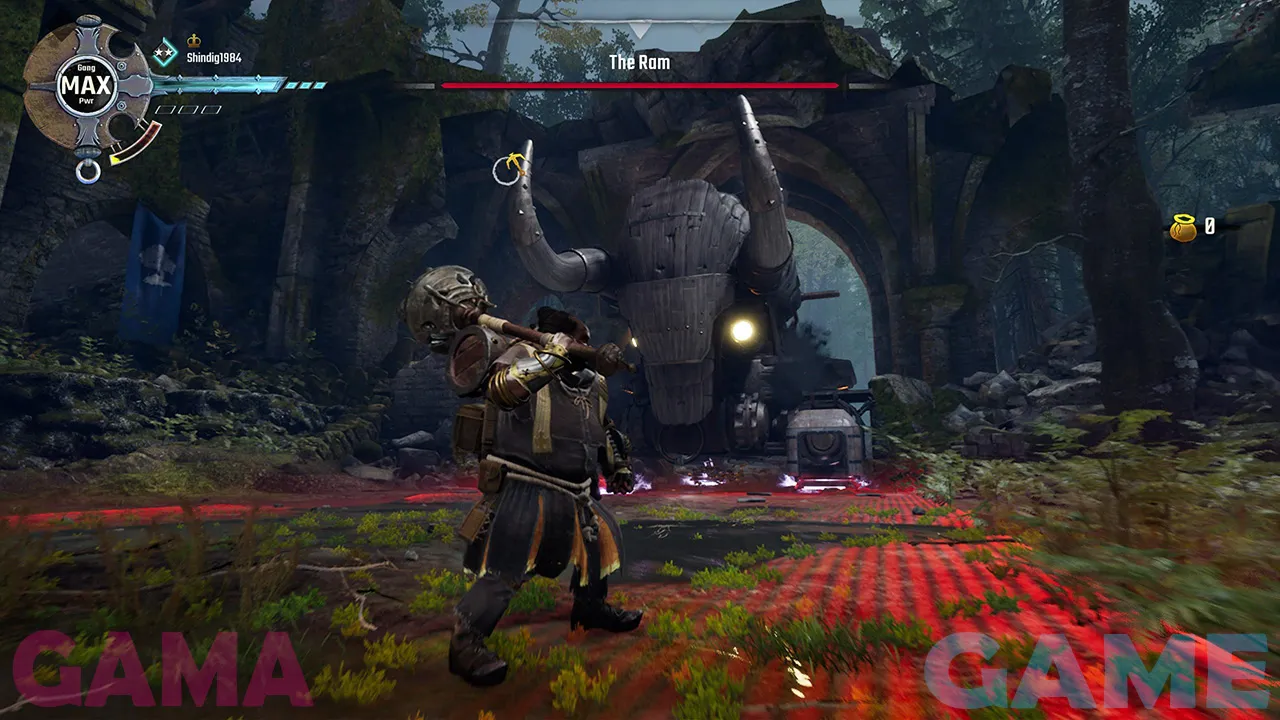Screen dimensions: 1280x720
Task: Click the player name Shindig1984
Action: tap(214, 58)
